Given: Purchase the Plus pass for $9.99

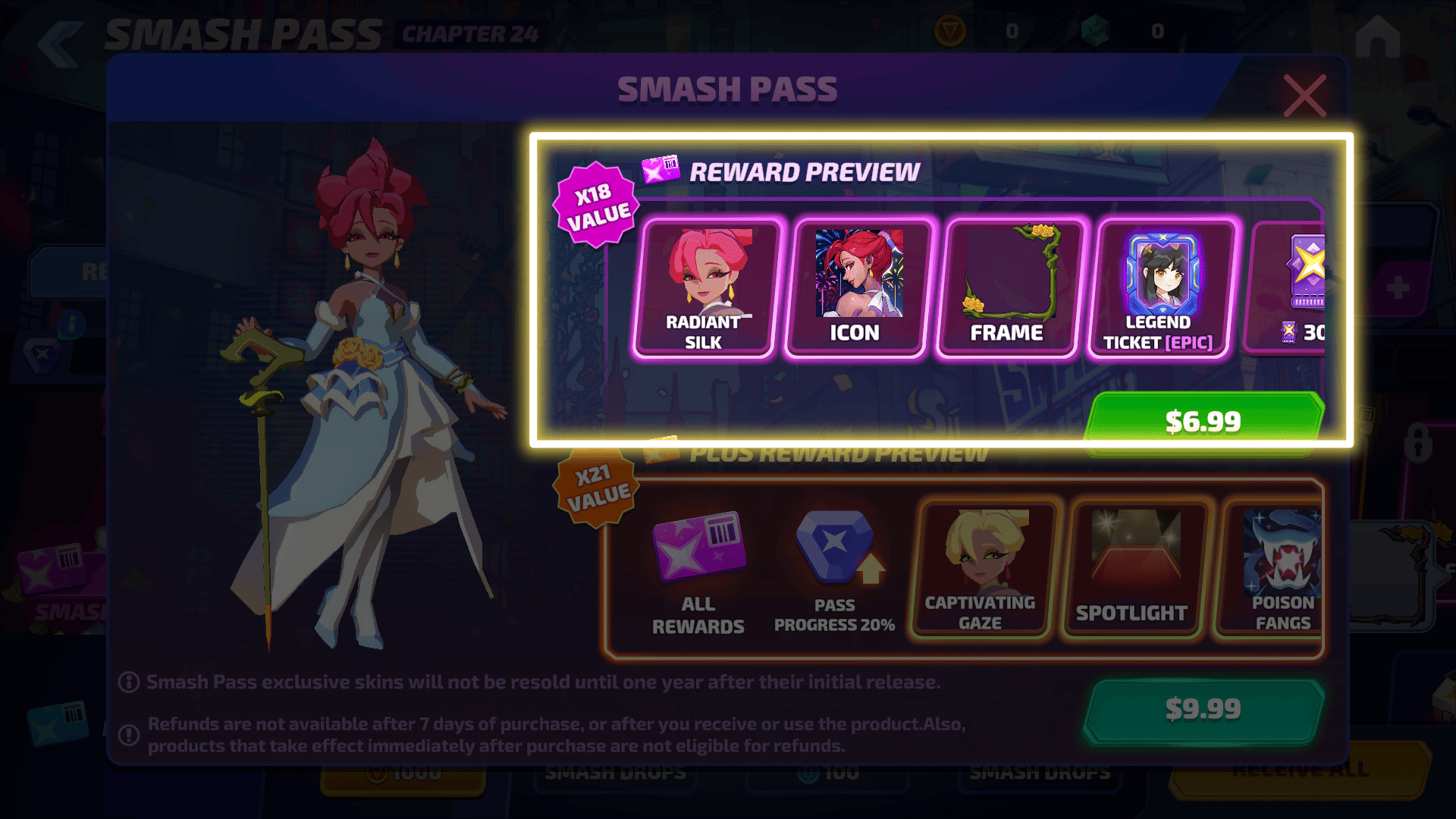Looking at the screenshot, I should pos(1203,709).
